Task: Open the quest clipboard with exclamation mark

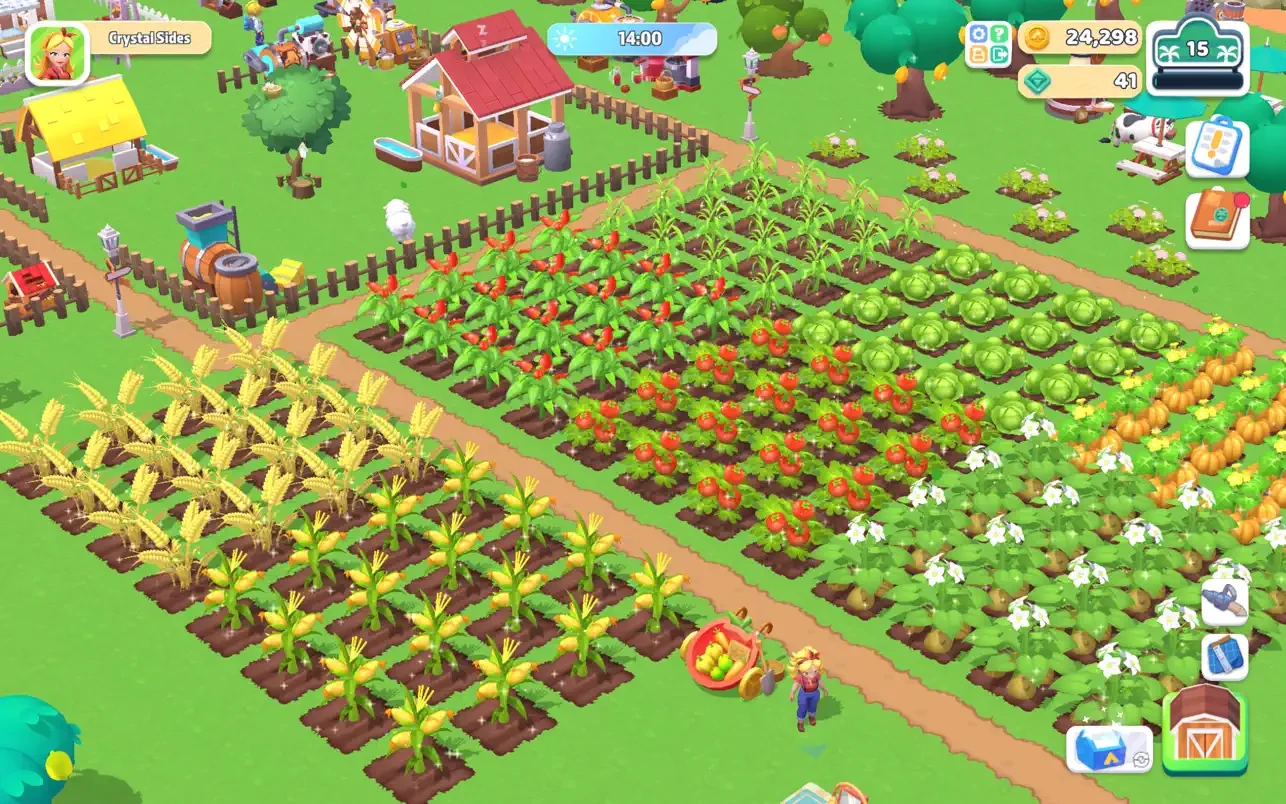Action: coord(1217,148)
